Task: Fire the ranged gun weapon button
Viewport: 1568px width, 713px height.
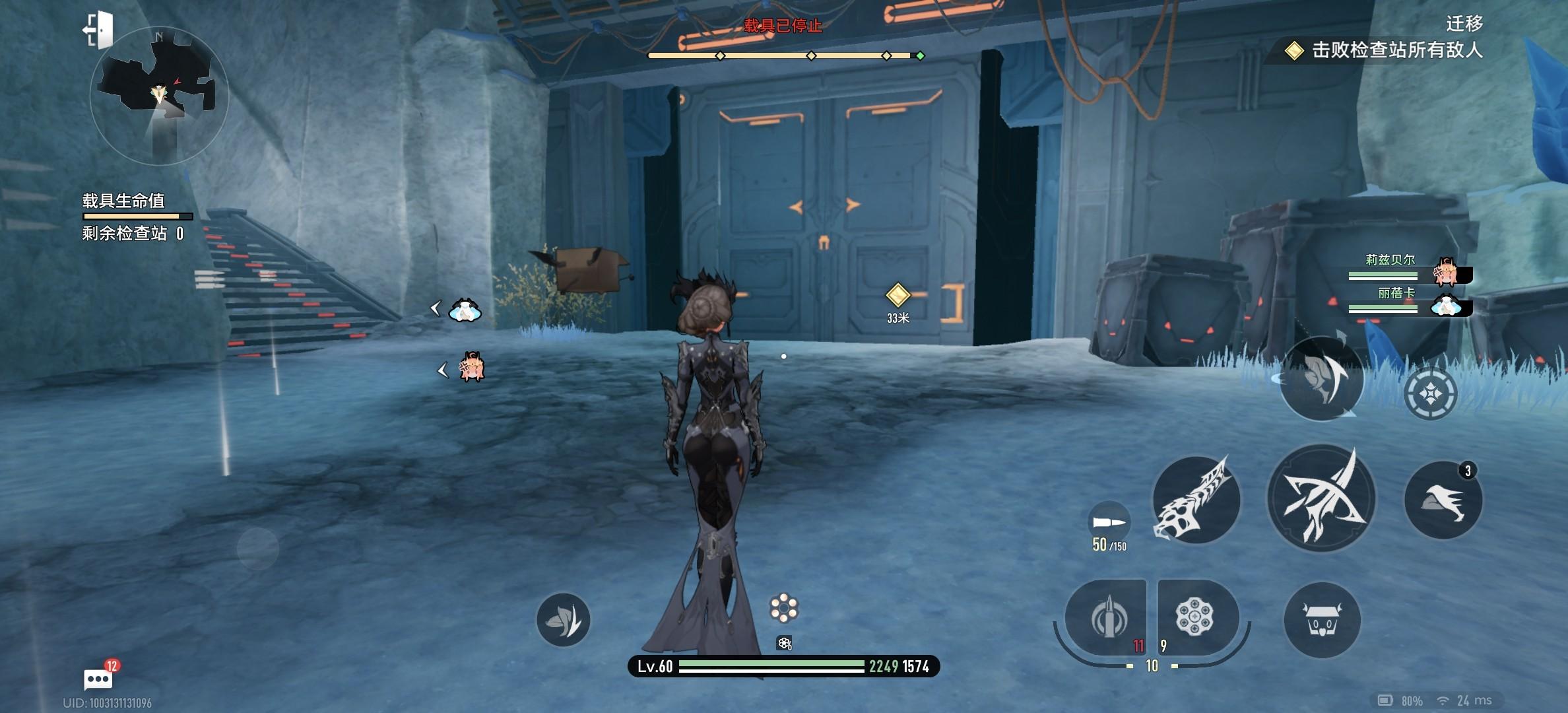Action: (x=1195, y=500)
